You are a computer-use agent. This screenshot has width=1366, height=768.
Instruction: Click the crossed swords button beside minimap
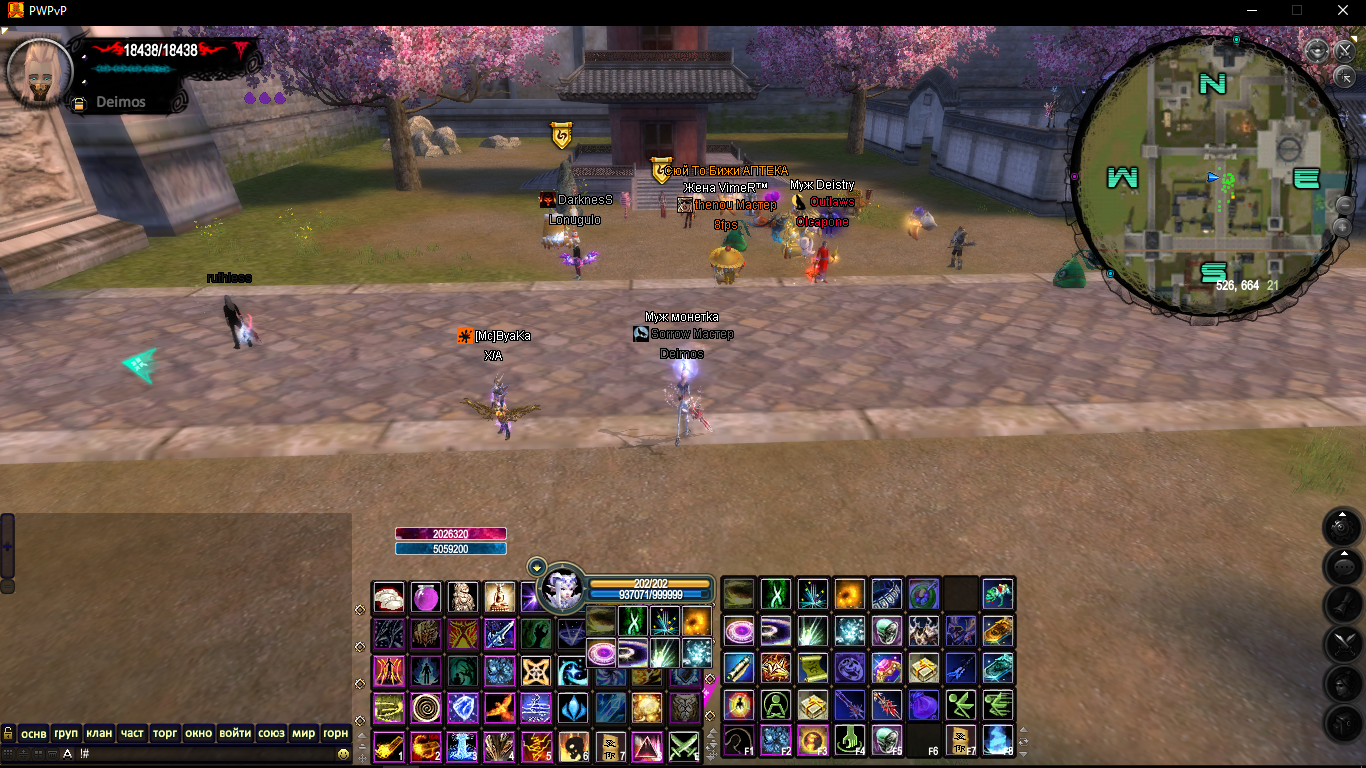pos(1343,51)
